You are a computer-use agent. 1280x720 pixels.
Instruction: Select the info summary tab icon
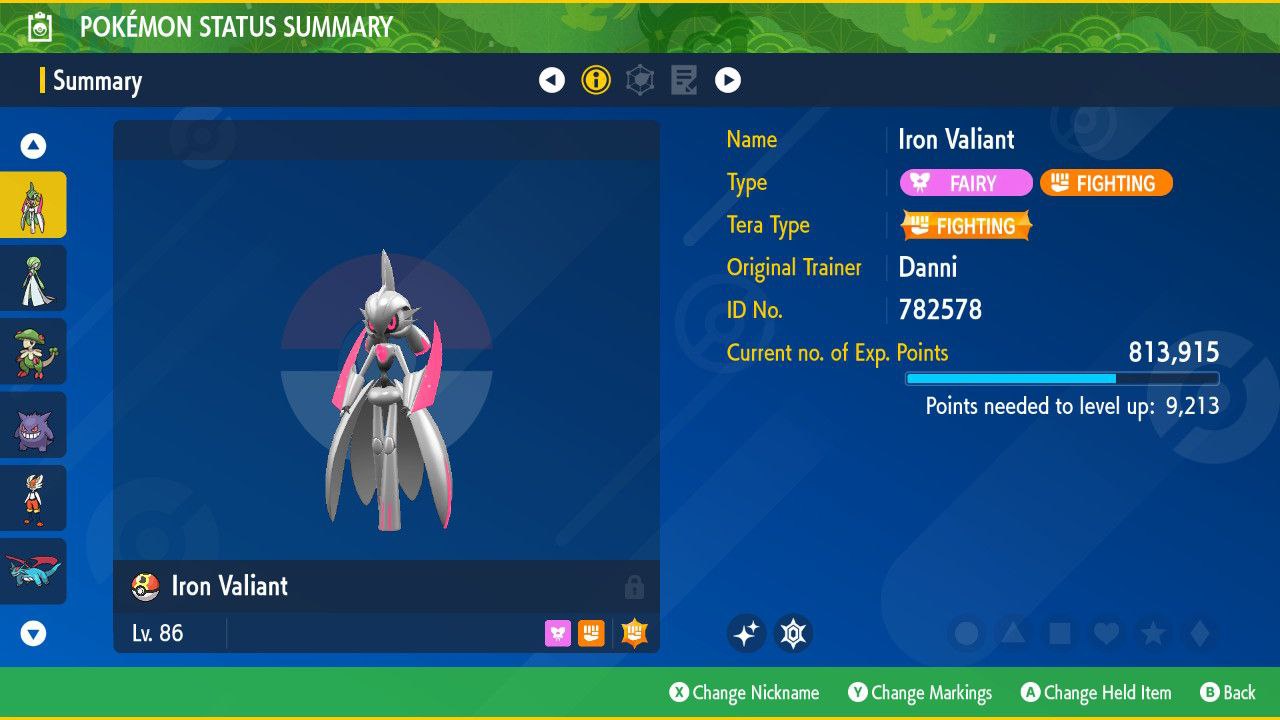click(x=596, y=80)
